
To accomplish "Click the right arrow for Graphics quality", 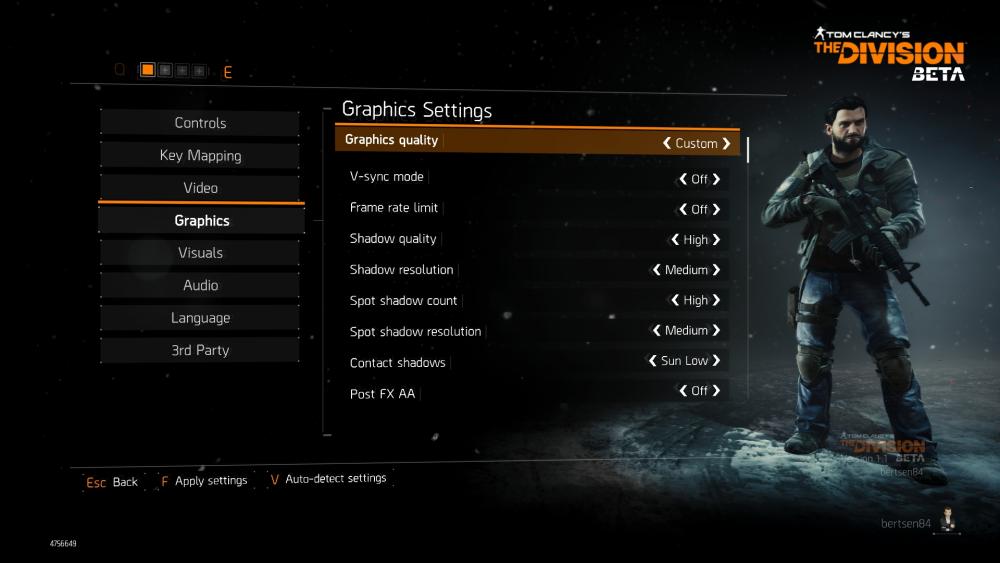I will (x=727, y=143).
